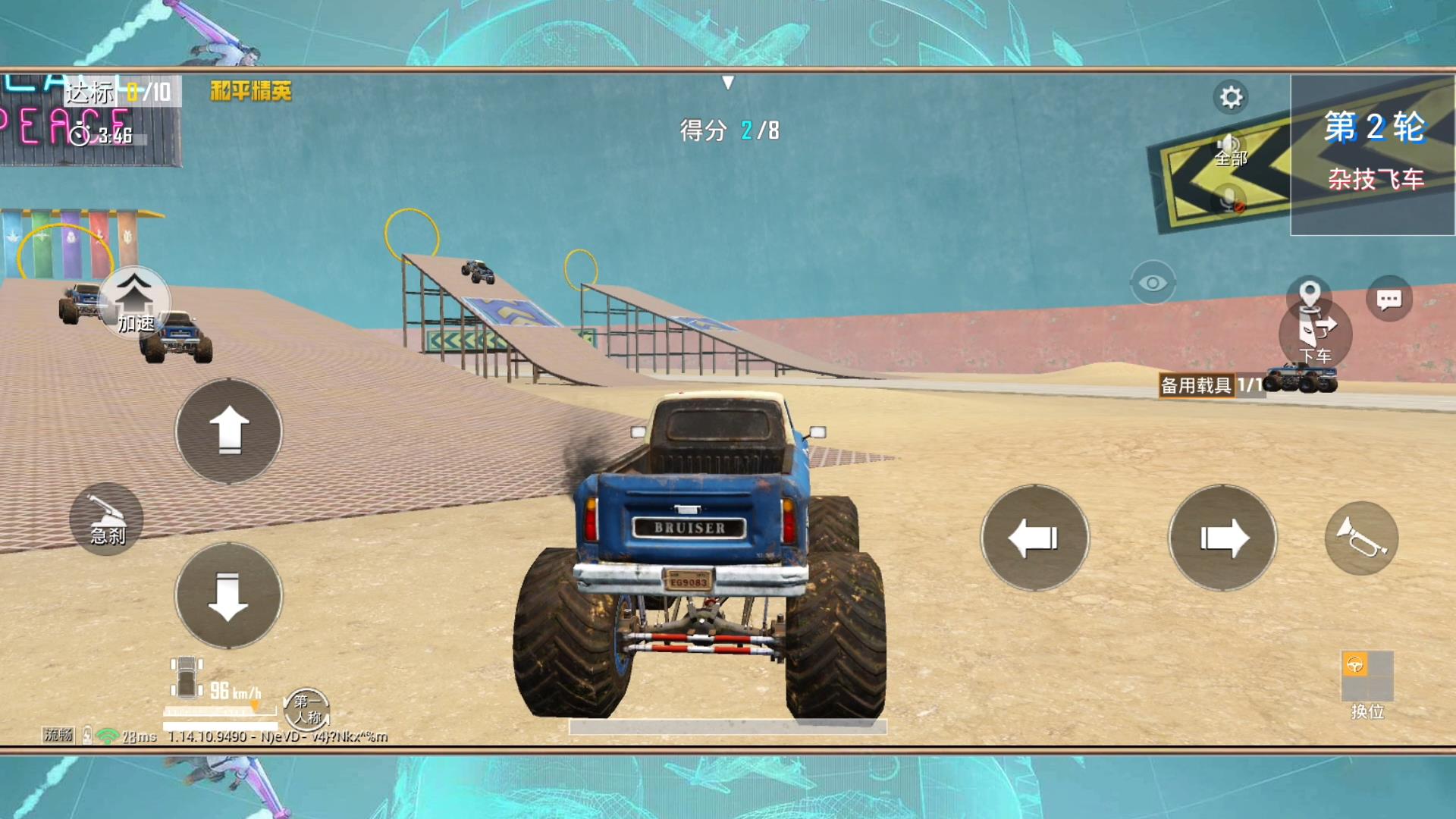1456x819 pixels.
Task: Honk the horn button
Action: [1361, 538]
